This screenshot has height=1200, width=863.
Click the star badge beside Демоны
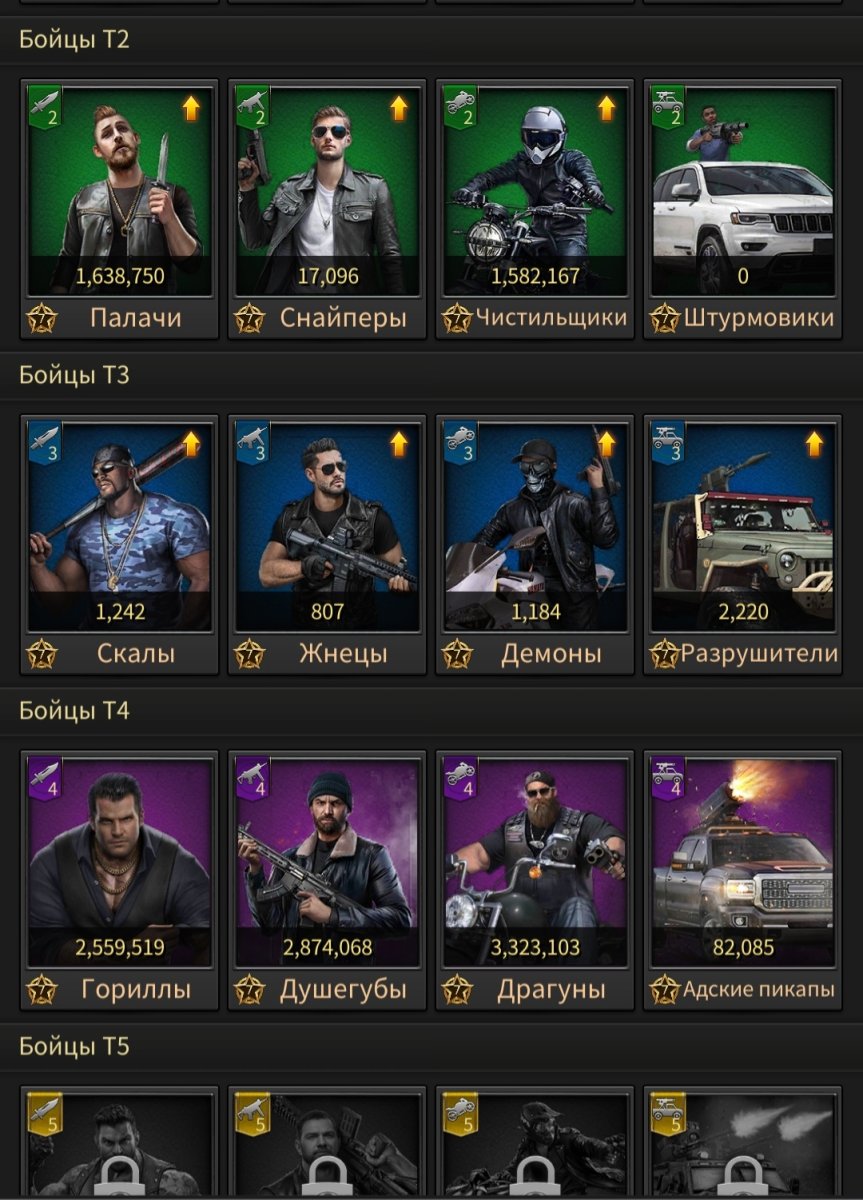458,654
